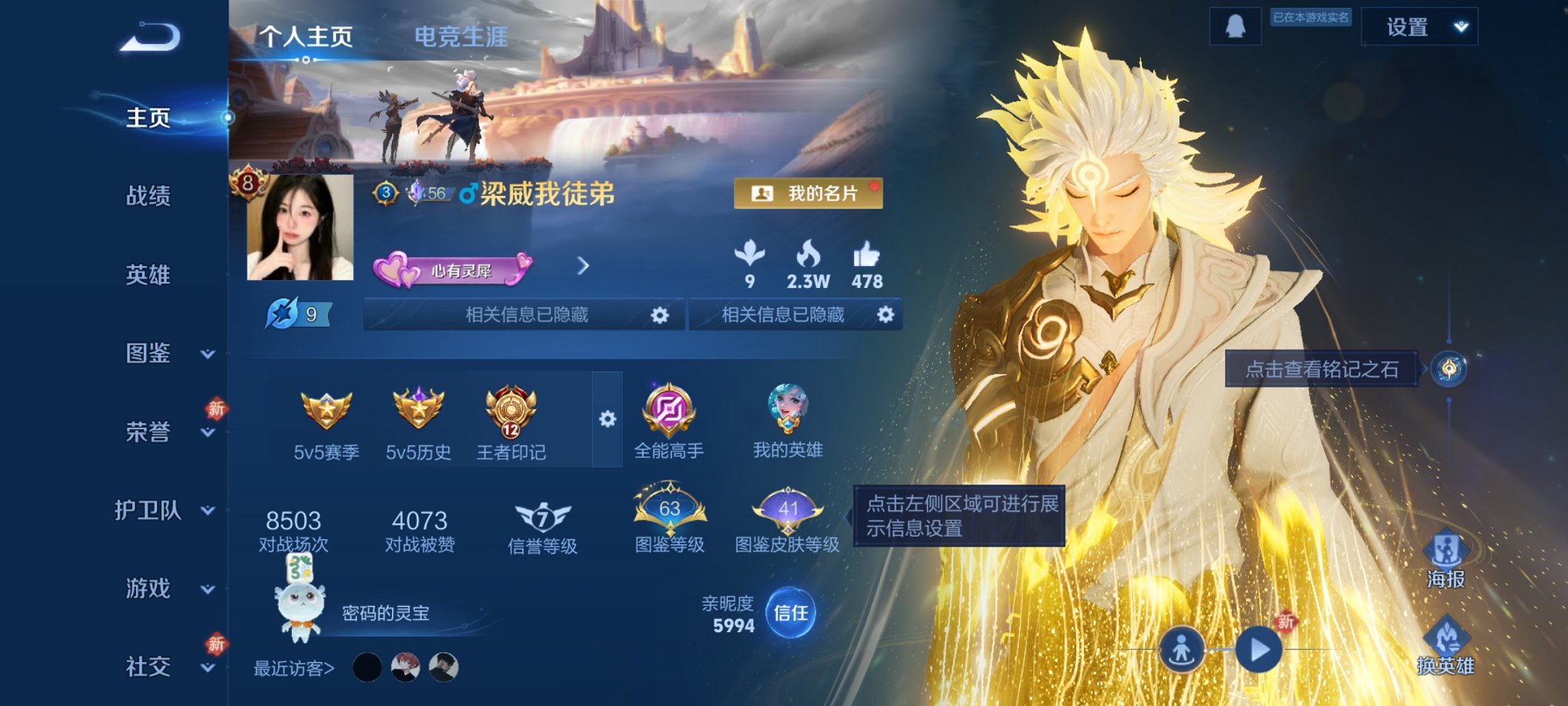Screen dimensions: 1568x706
Task: Open the 战绩 sidebar menu item
Action: tap(147, 197)
